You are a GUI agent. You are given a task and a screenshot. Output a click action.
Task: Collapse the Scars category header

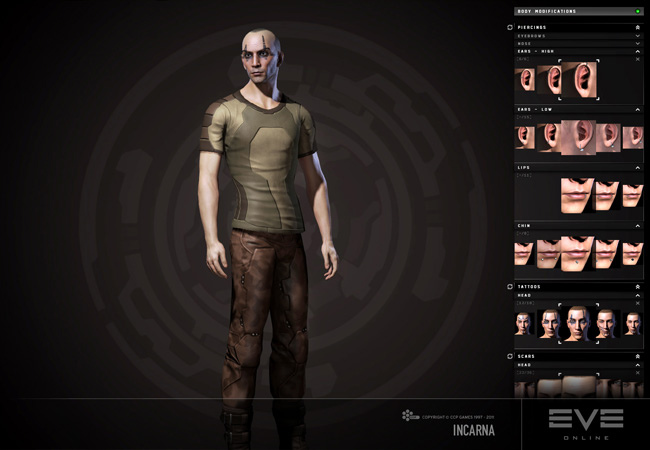[x=637, y=356]
